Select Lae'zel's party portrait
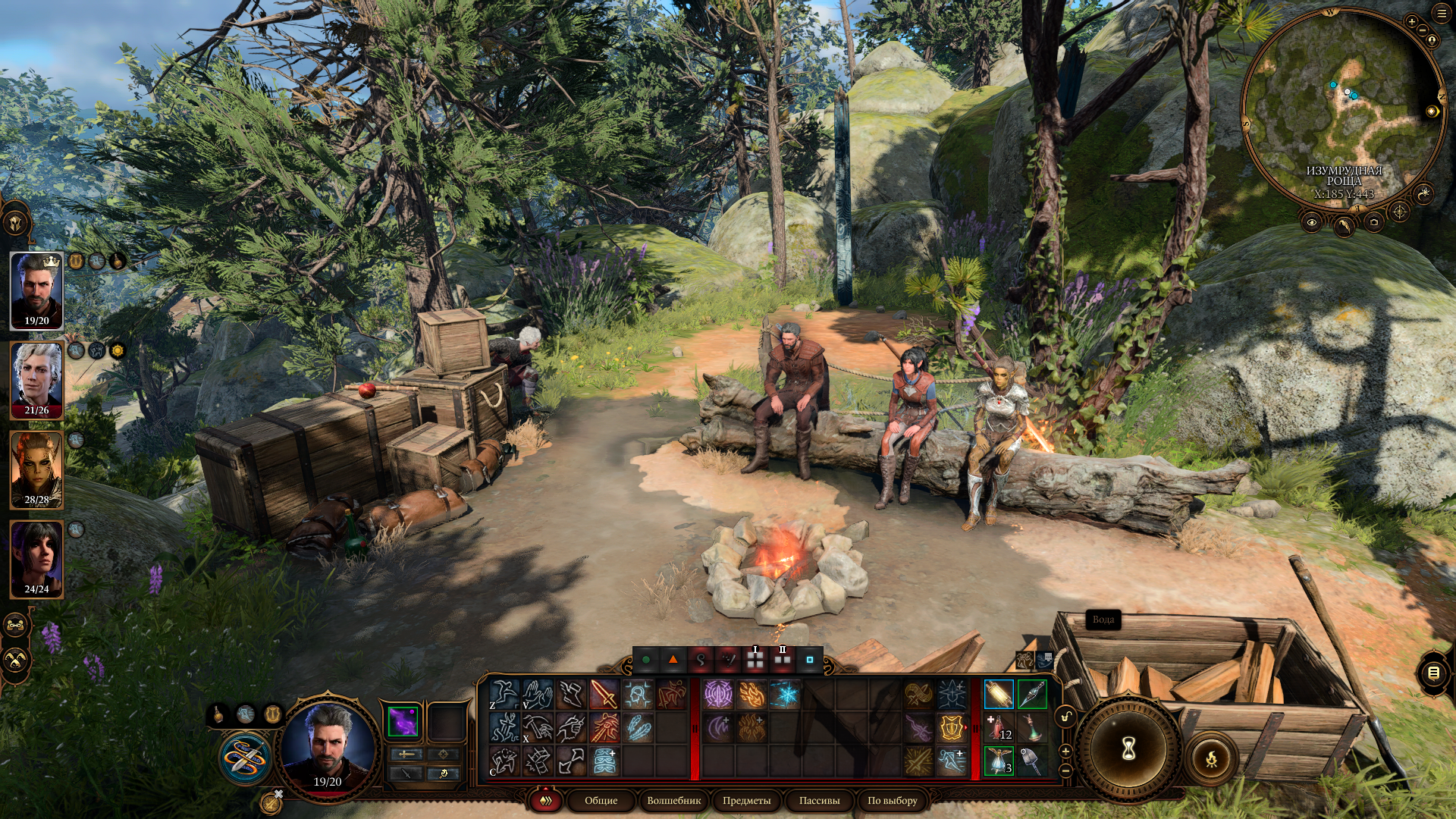 tap(36, 469)
